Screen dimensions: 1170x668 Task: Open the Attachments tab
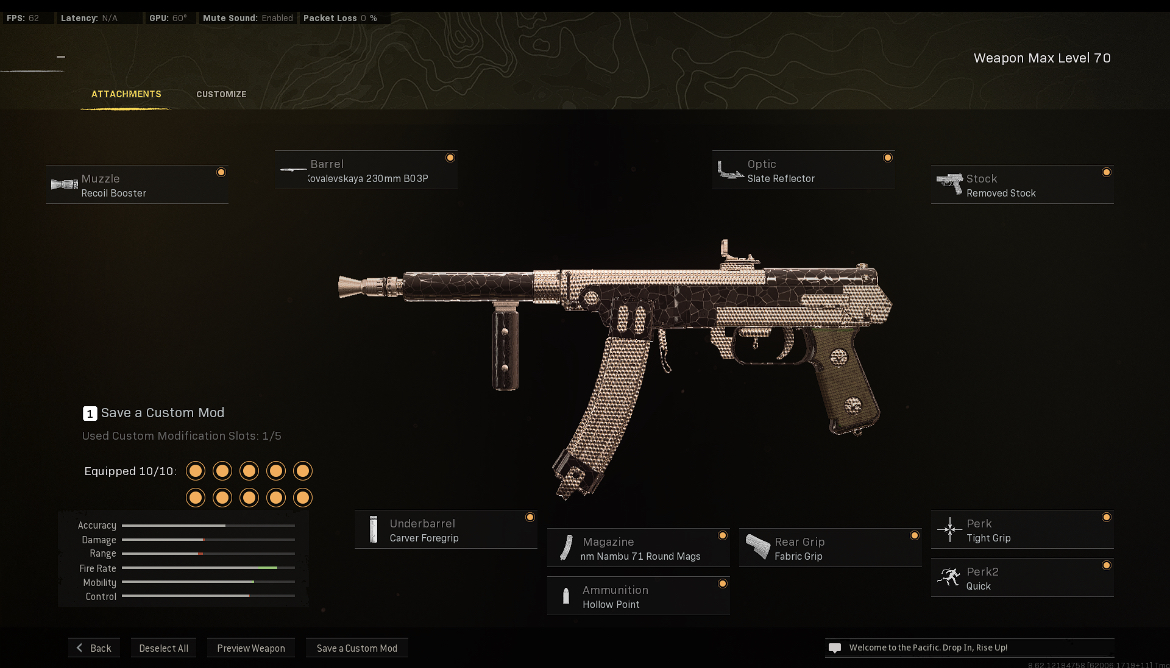click(126, 94)
